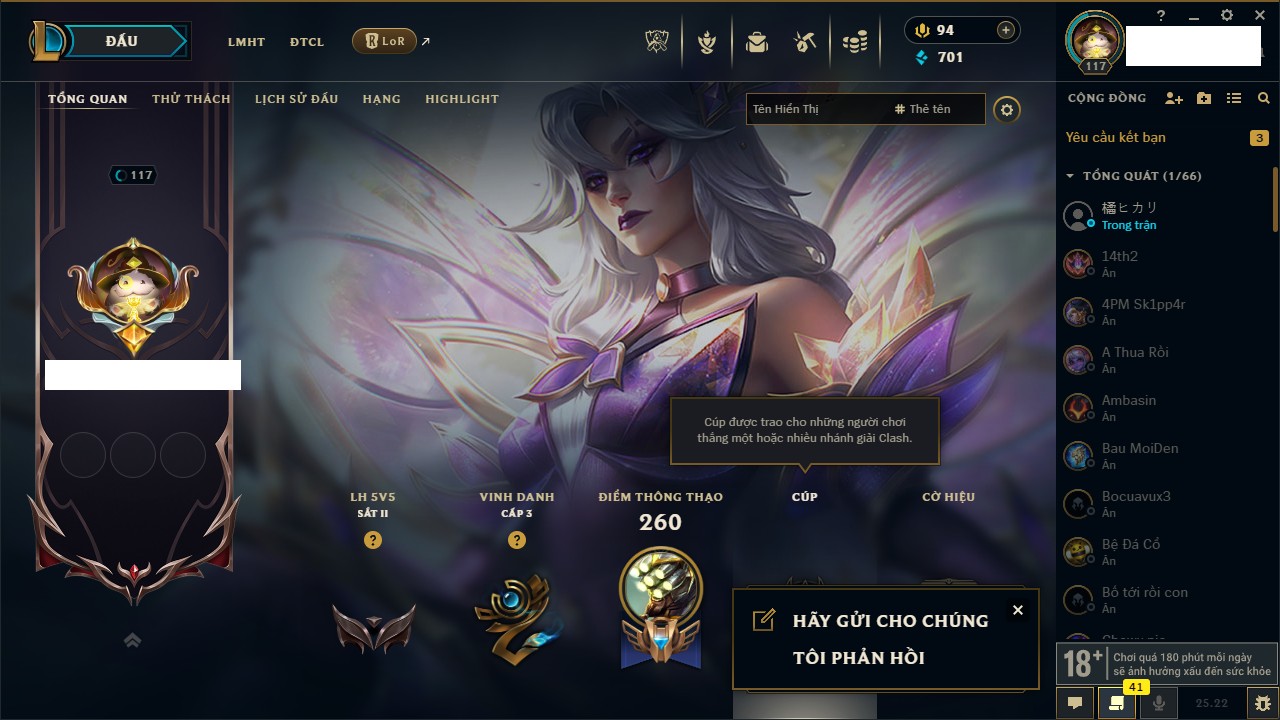
Task: Switch to the ĐTCL tab
Action: click(x=307, y=42)
